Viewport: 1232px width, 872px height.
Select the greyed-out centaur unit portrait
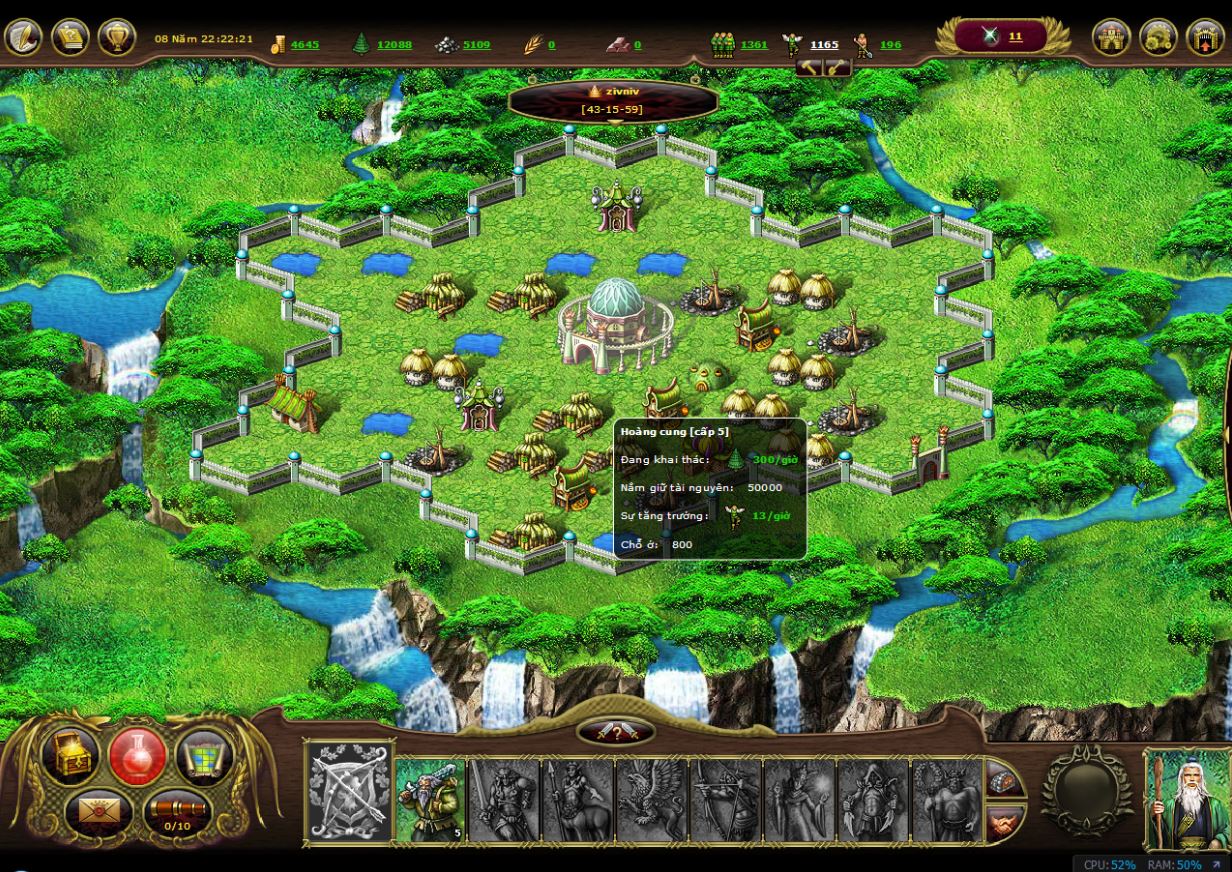coord(578,799)
